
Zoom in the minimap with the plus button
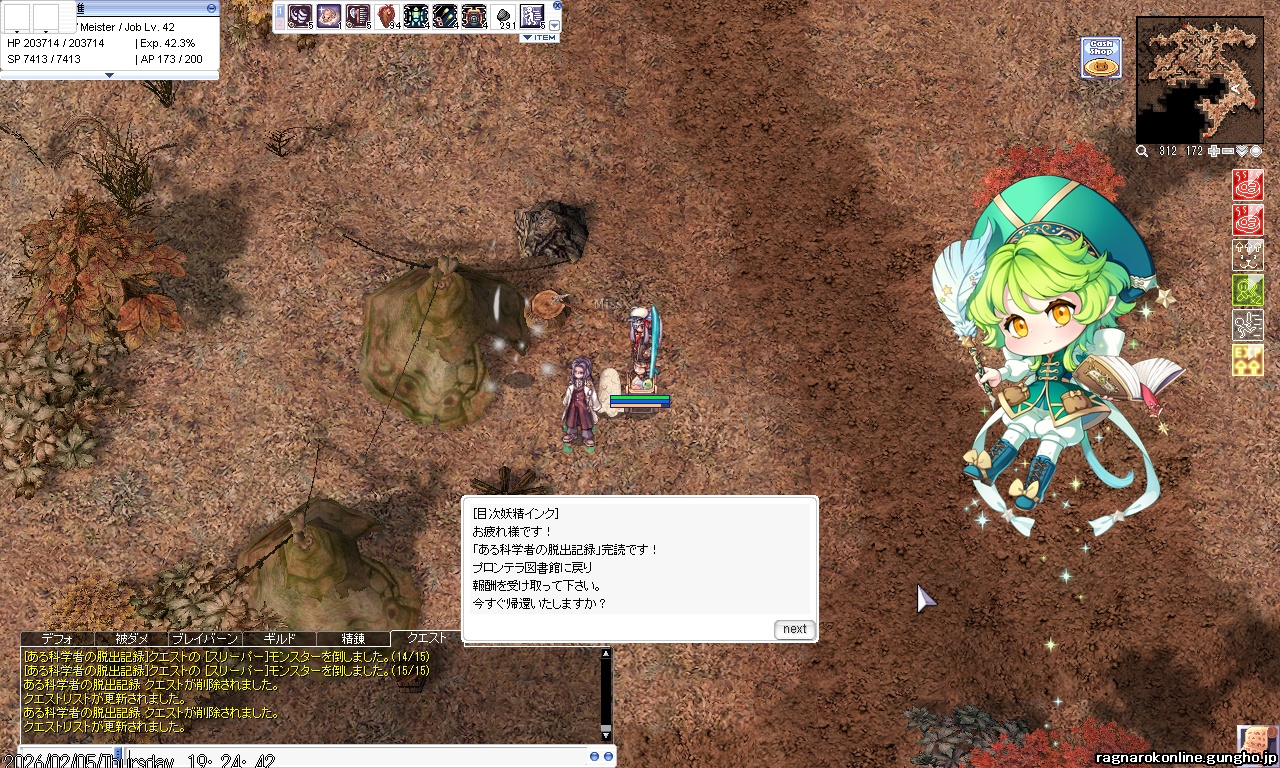coord(1214,151)
